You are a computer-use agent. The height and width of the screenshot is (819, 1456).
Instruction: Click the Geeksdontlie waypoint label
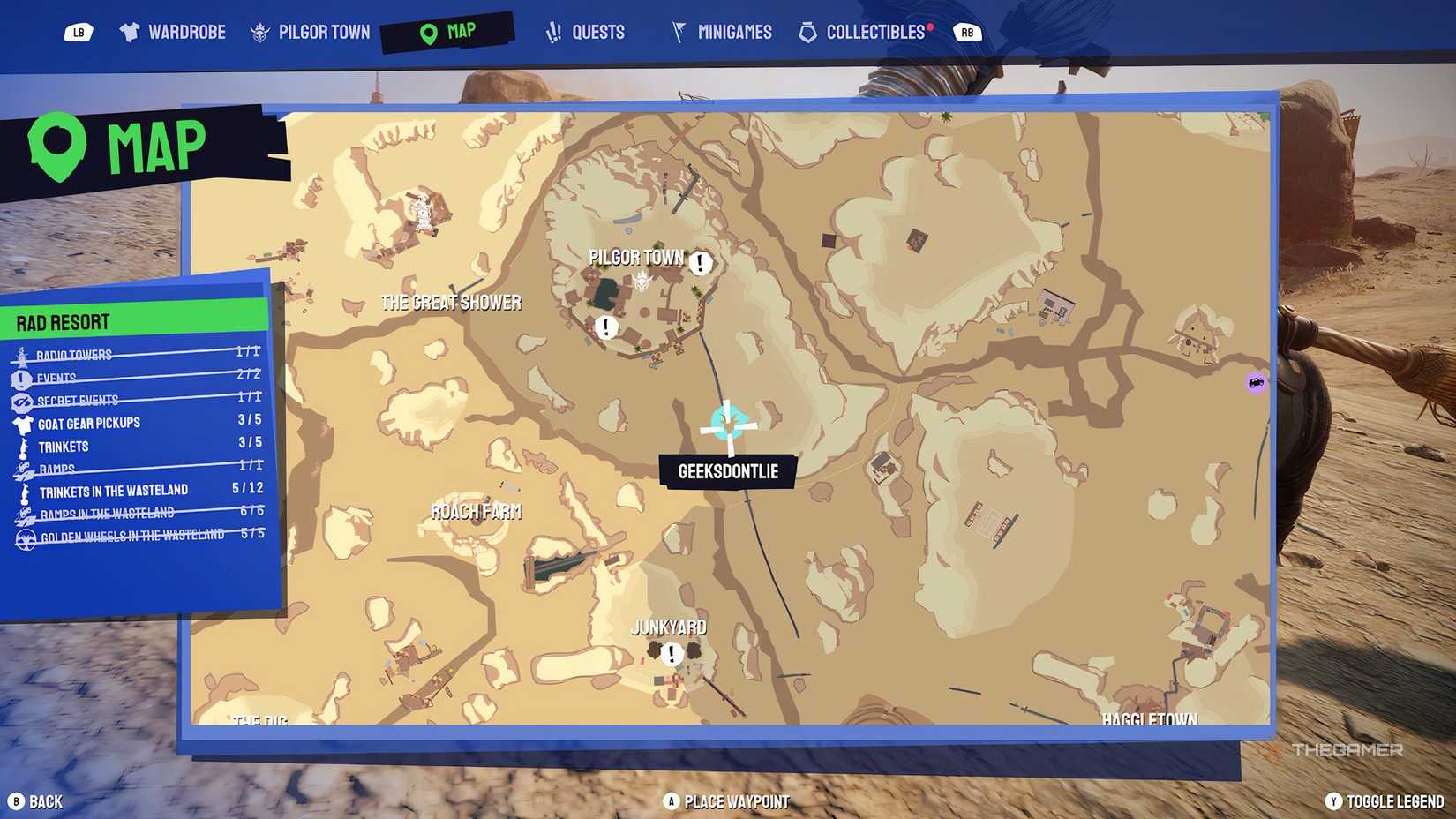pyautogui.click(x=729, y=470)
